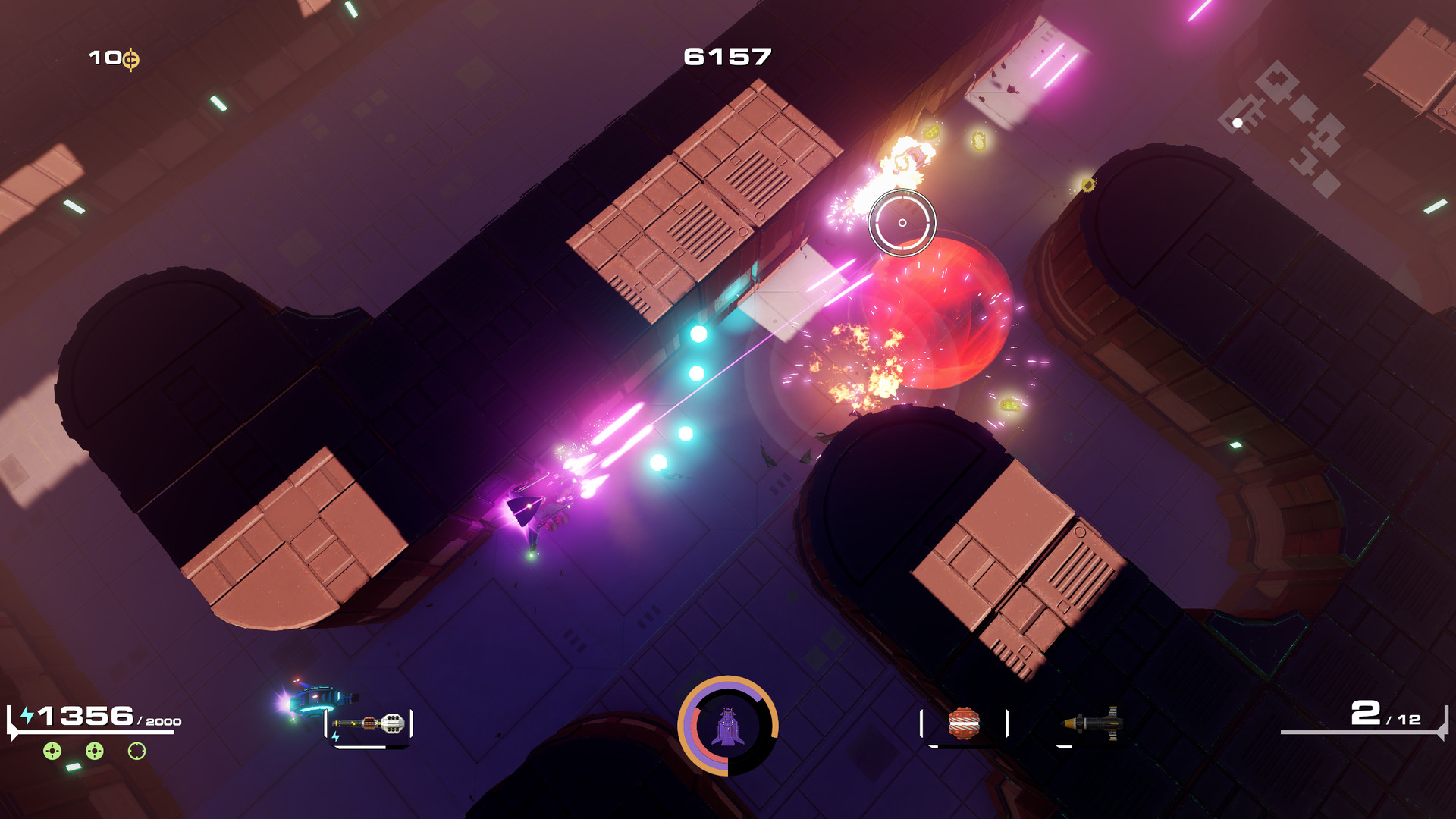Image resolution: width=1456 pixels, height=819 pixels.
Task: Toggle the aiming reticle near the explosion
Action: click(901, 221)
